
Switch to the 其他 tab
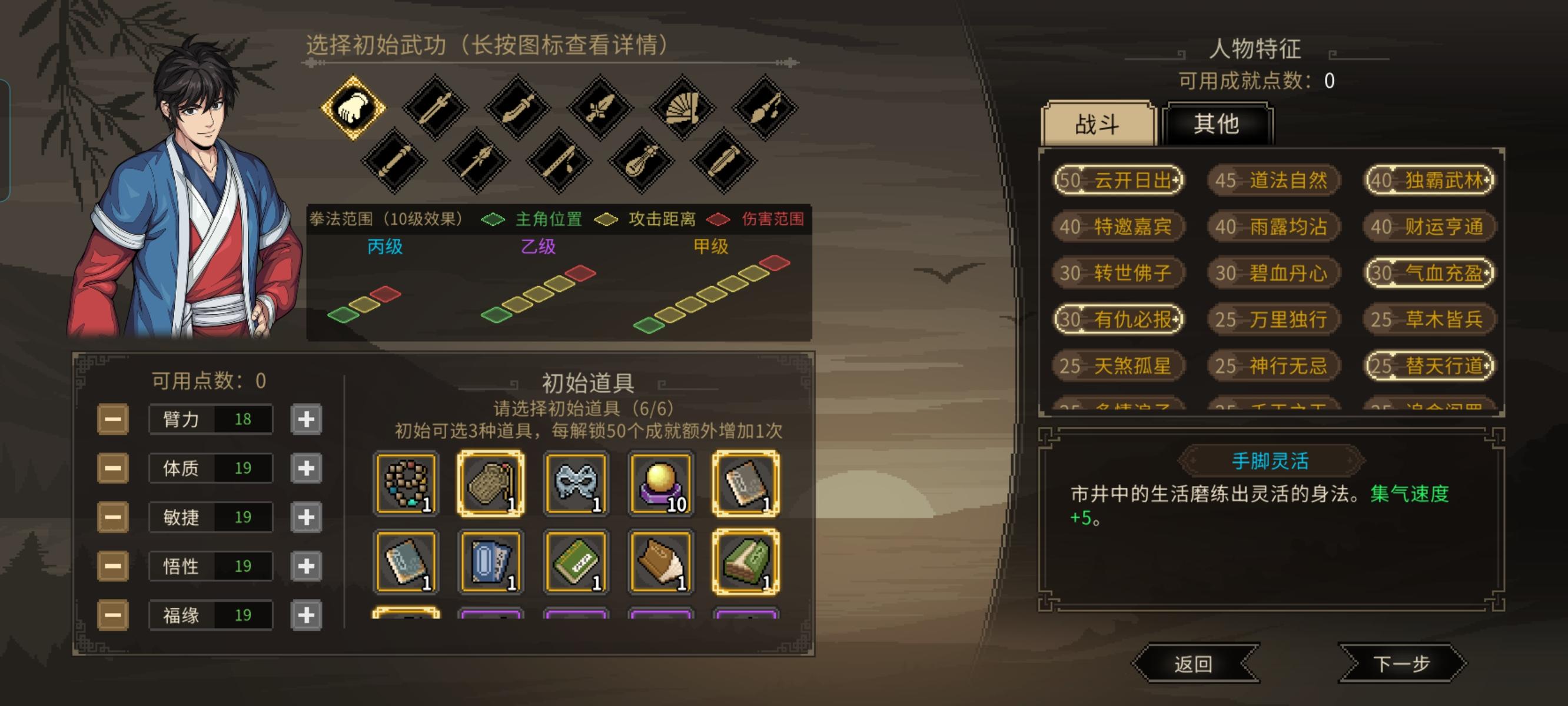pos(1219,124)
